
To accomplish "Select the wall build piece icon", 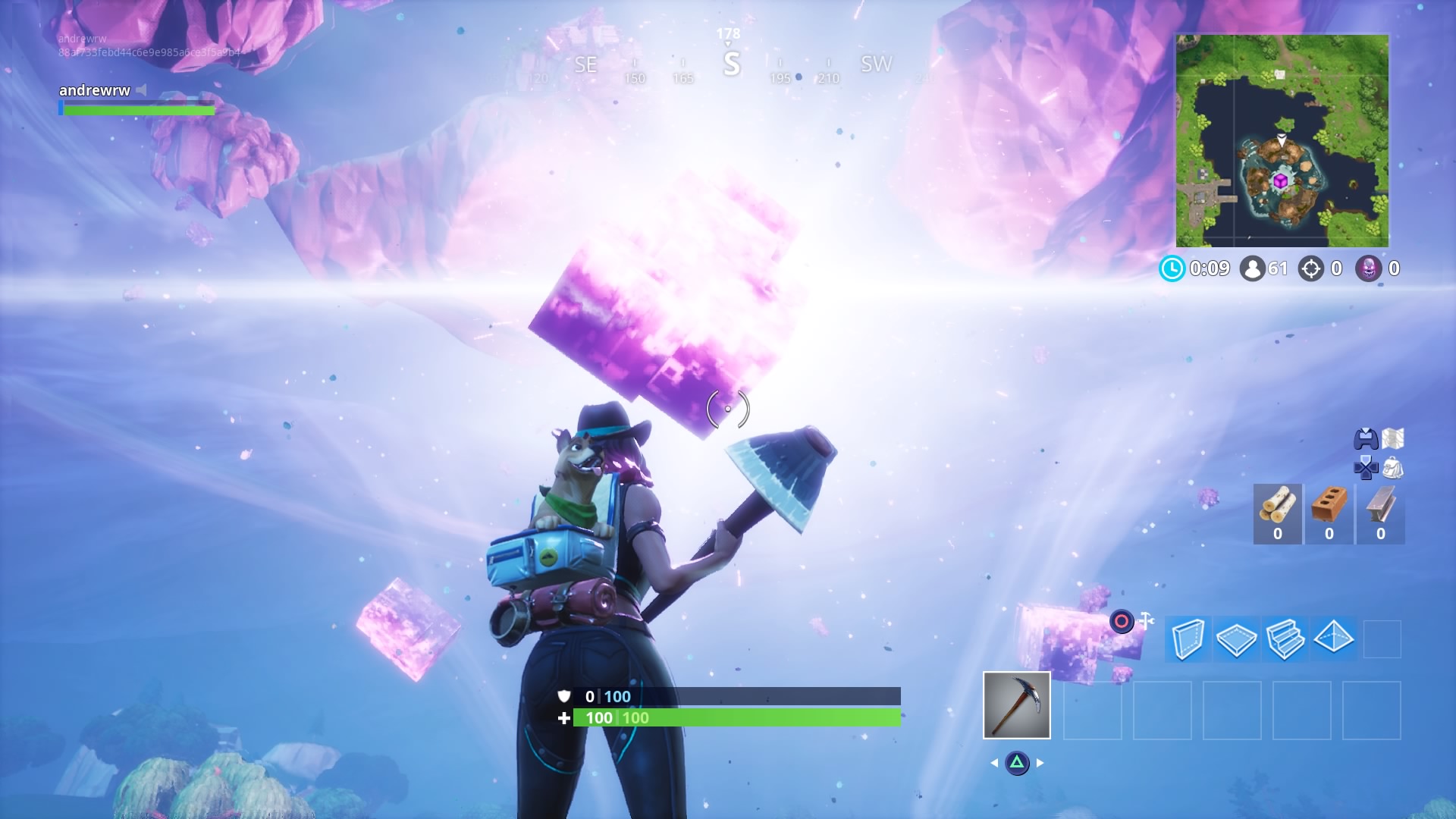I will point(1188,639).
